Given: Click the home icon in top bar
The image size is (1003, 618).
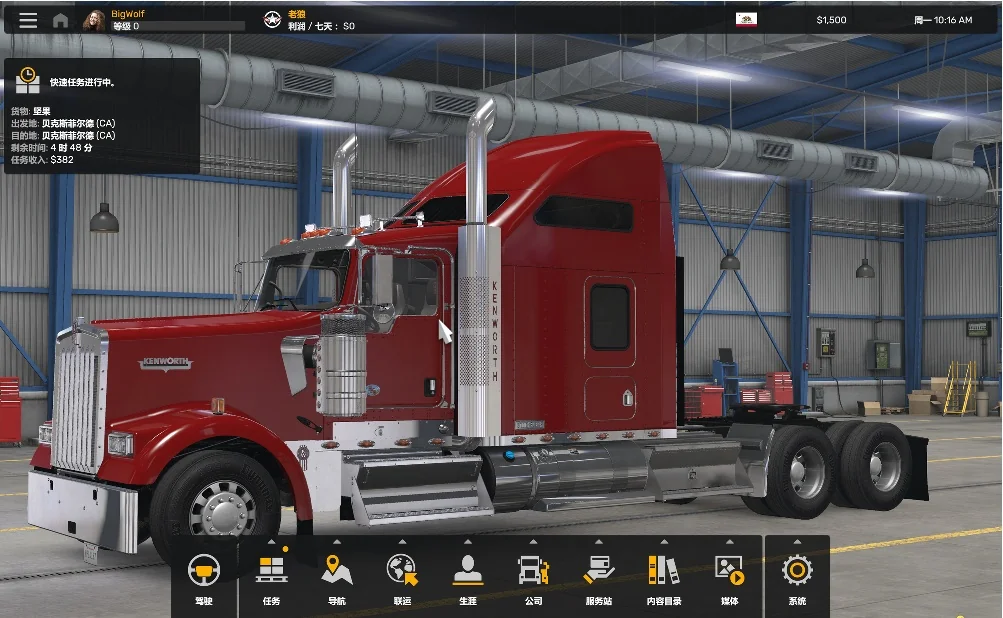Looking at the screenshot, I should [61, 20].
